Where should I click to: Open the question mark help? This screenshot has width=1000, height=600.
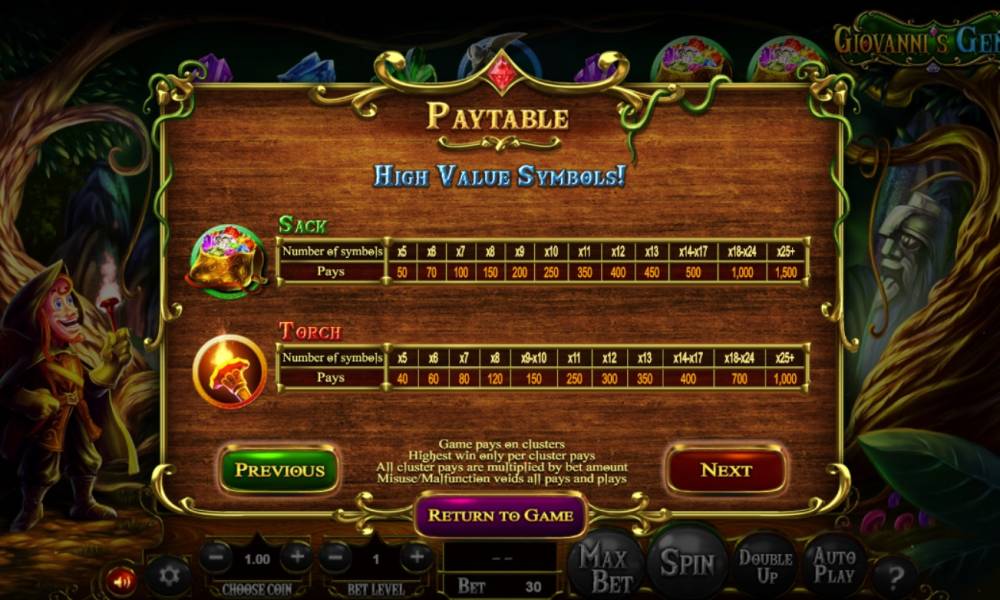tap(895, 577)
